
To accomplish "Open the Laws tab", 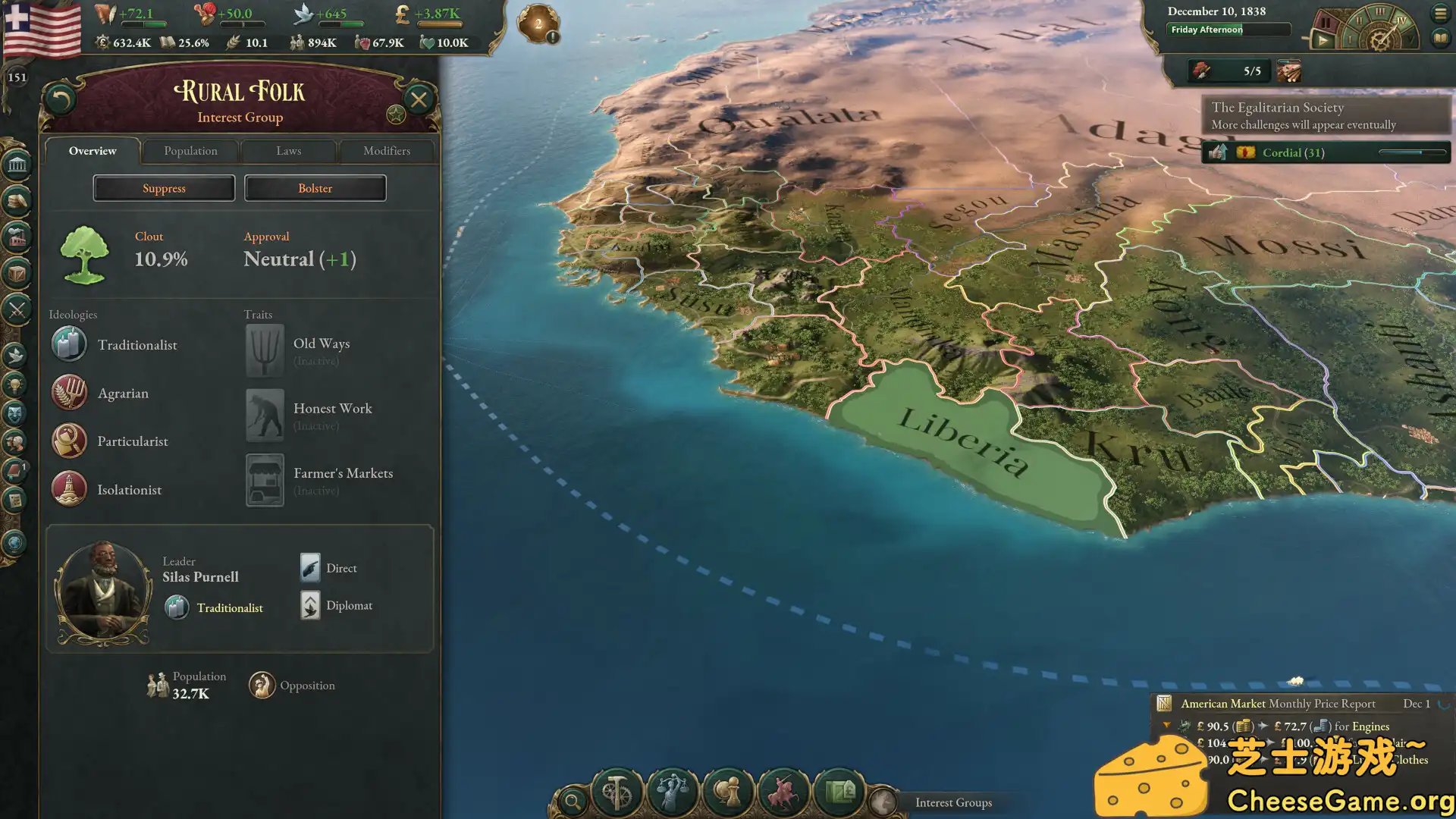I will (x=288, y=151).
